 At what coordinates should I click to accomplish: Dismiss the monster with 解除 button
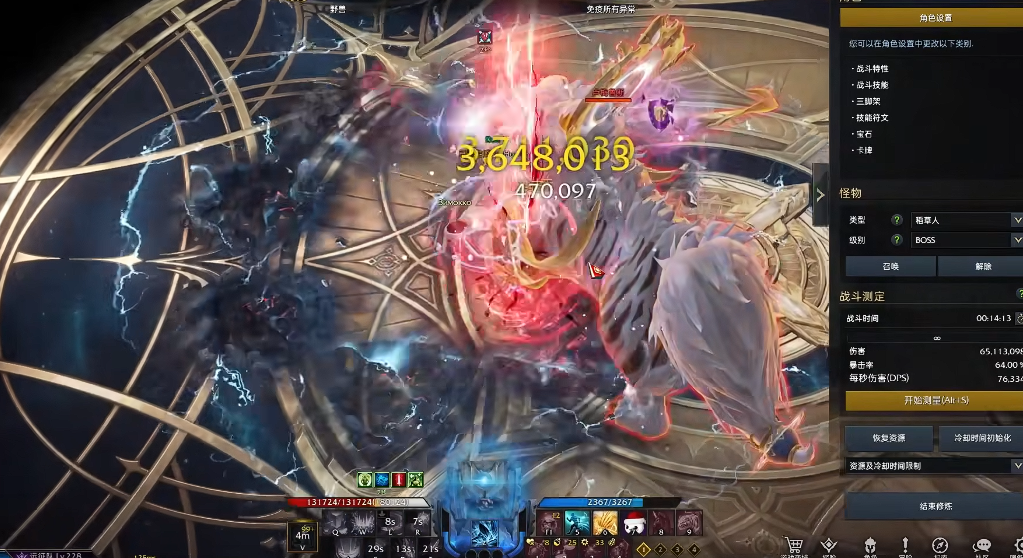coord(981,266)
